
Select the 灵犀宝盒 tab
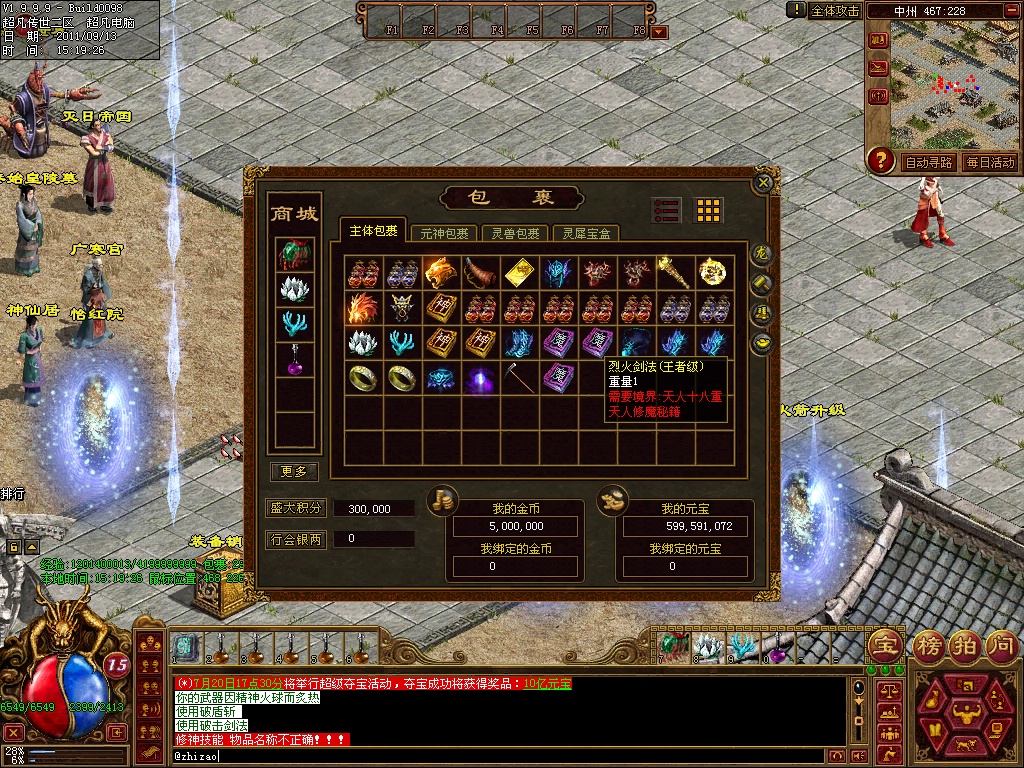pos(586,233)
